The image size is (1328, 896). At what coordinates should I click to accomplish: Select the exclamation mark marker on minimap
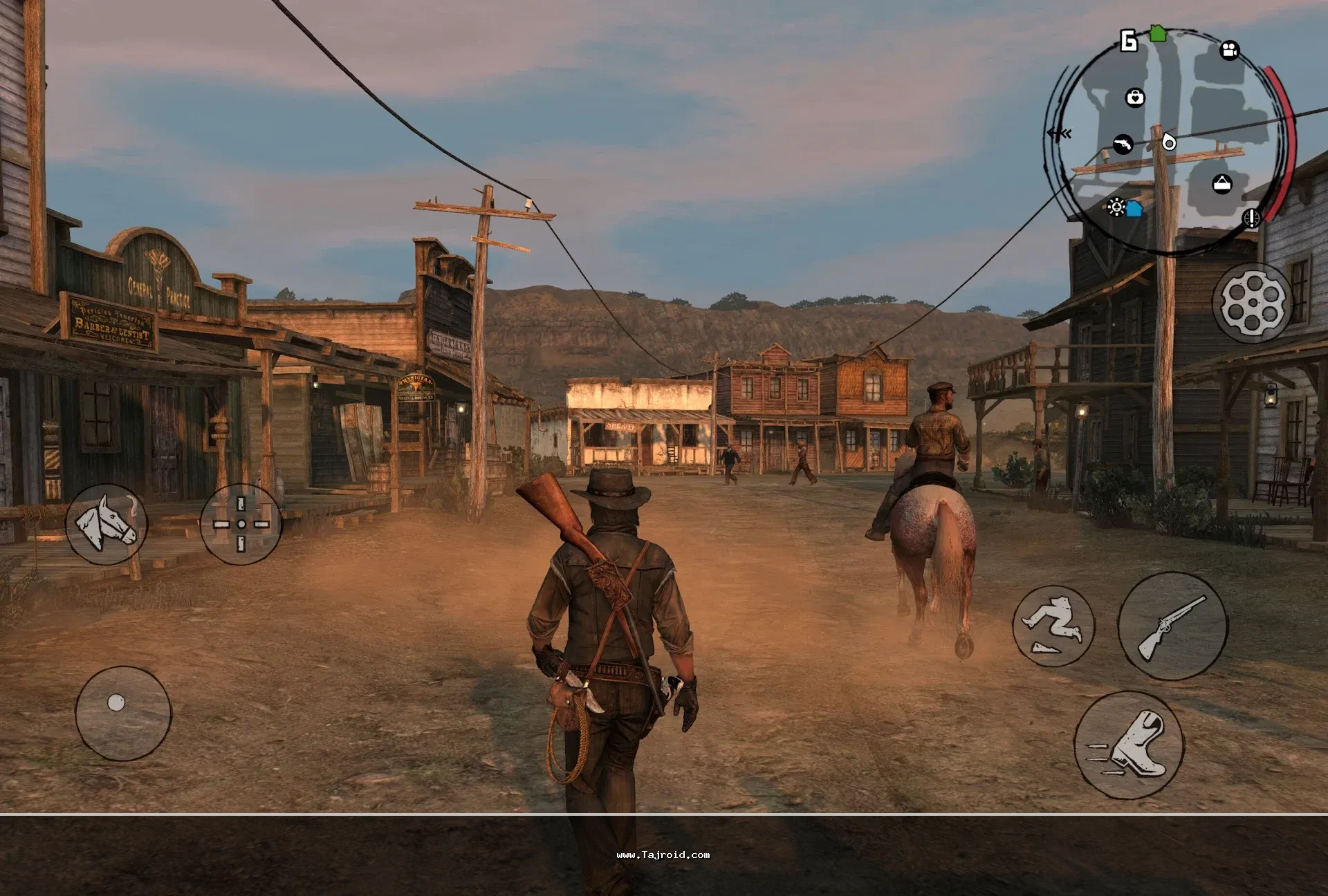(x=1252, y=218)
